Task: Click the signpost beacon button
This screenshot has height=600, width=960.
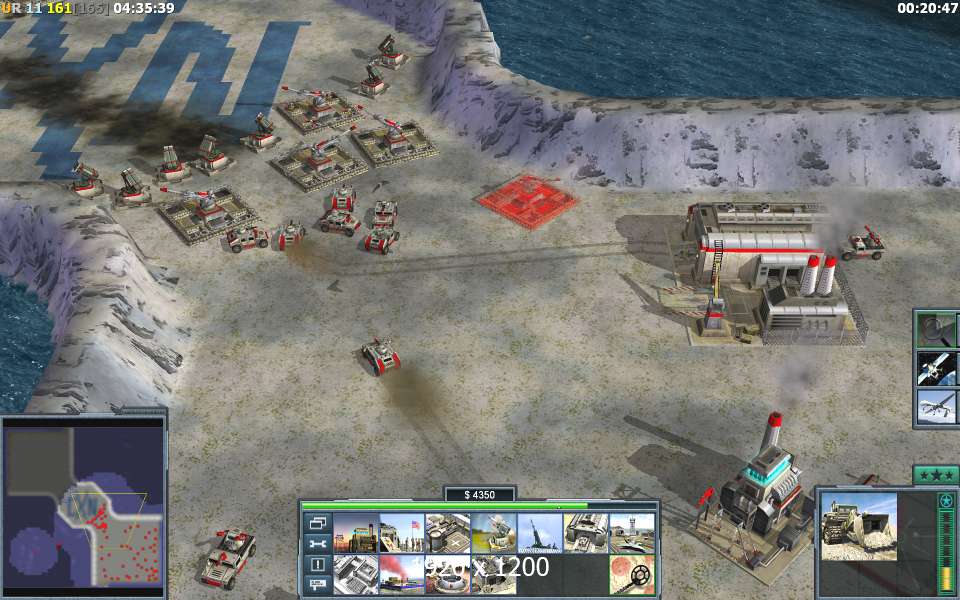Action: (318, 585)
